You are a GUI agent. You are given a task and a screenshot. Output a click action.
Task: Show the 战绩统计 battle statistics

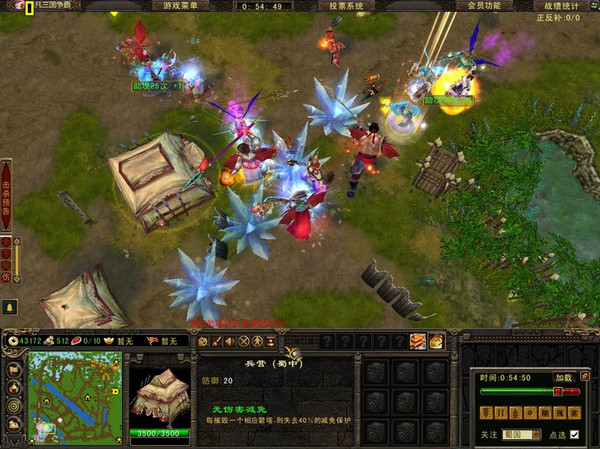tap(565, 6)
